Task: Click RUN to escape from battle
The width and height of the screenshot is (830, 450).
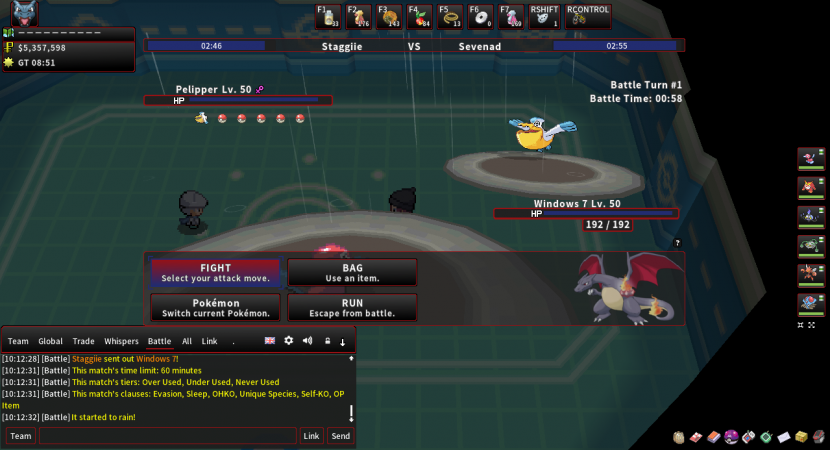Action: 352,307
